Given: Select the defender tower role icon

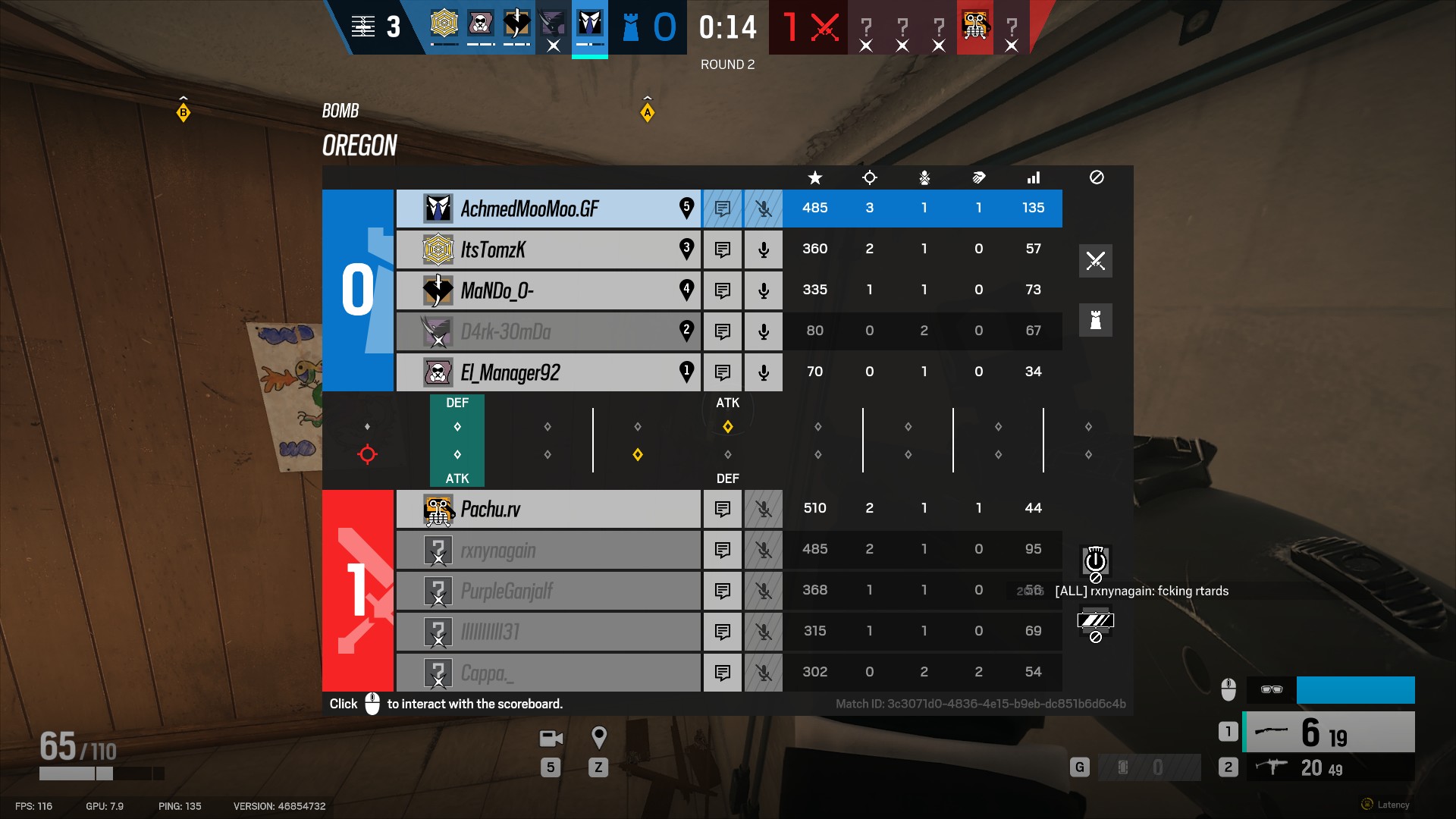Looking at the screenshot, I should click(x=1095, y=319).
